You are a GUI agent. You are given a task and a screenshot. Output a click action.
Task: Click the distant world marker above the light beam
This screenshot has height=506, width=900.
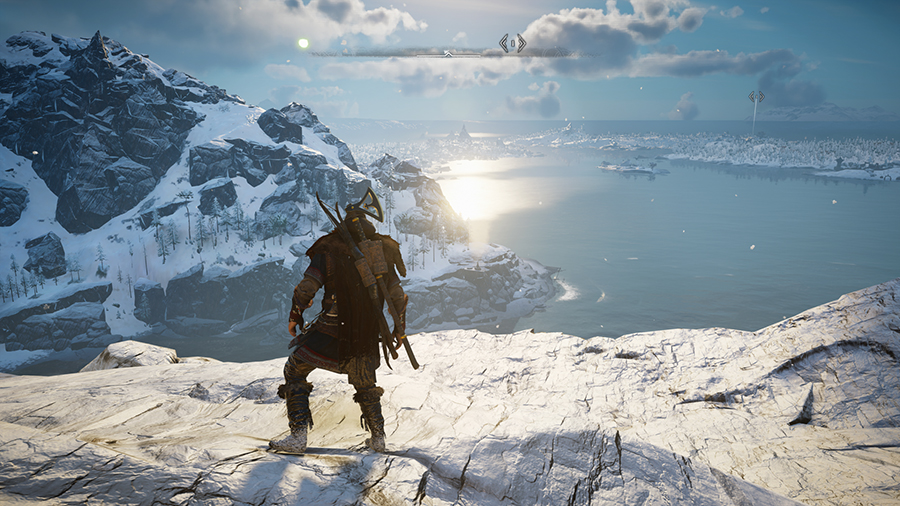(756, 97)
